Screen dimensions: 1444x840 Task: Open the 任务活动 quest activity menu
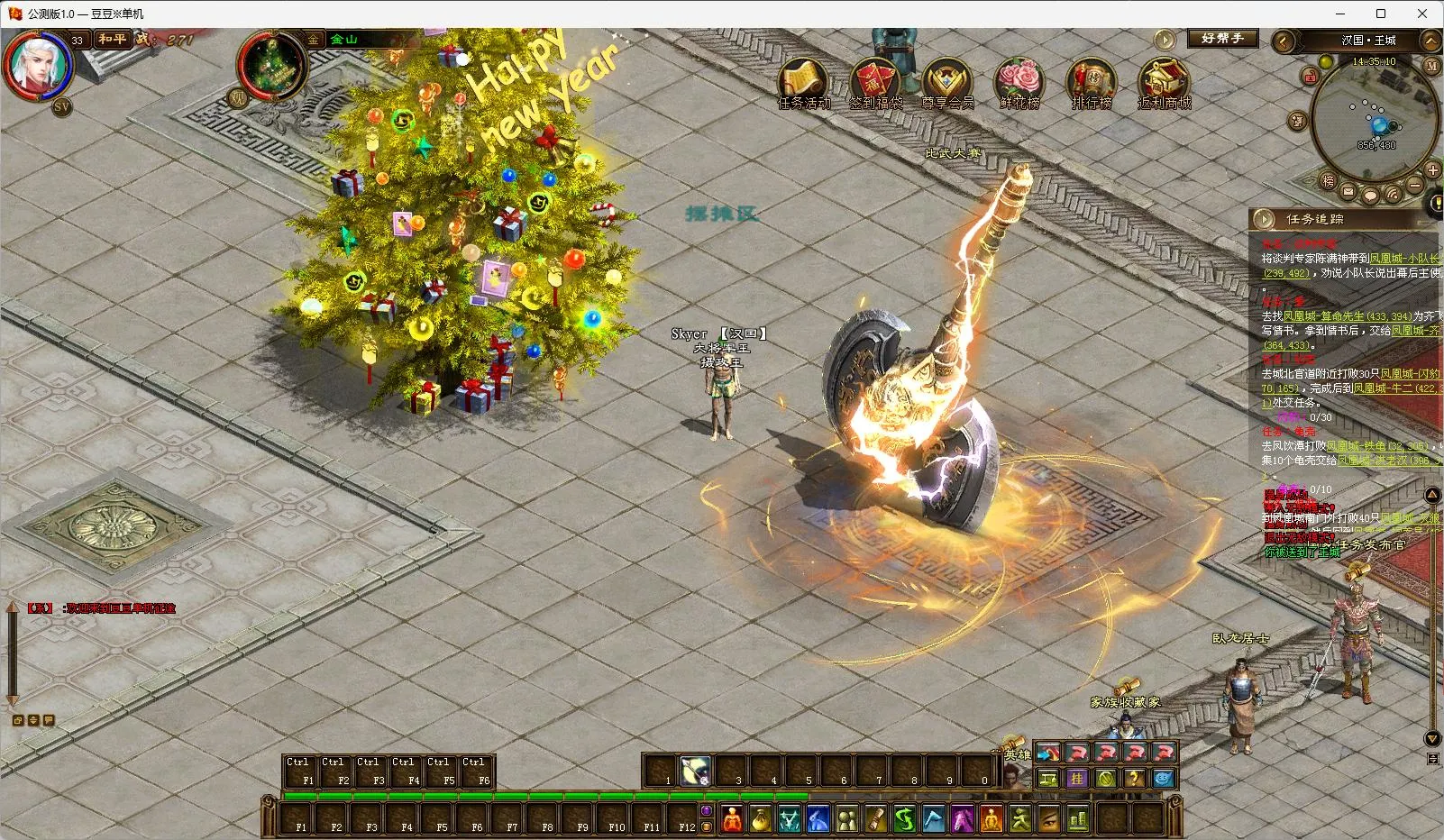click(803, 82)
